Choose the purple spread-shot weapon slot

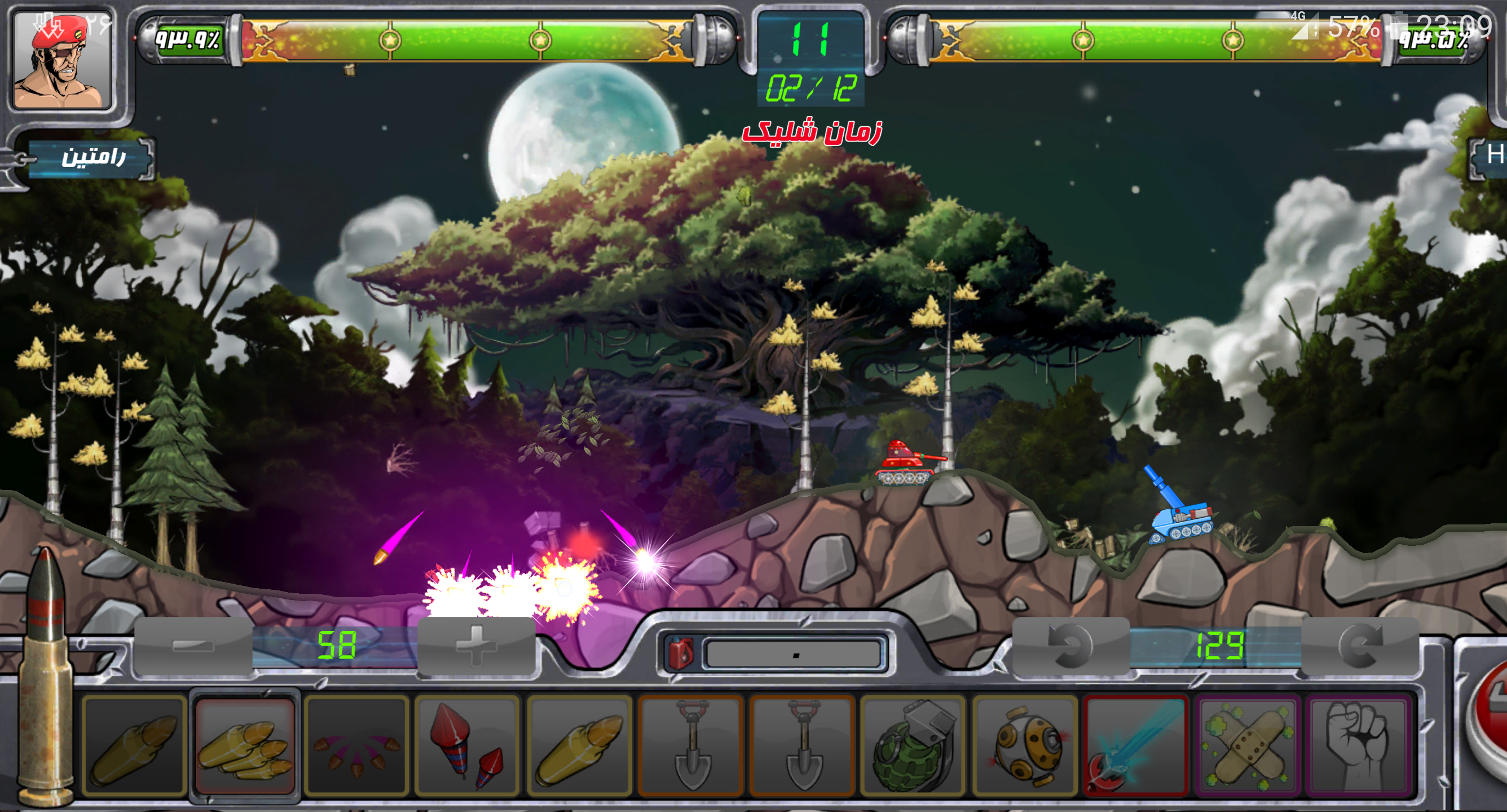pyautogui.click(x=356, y=745)
